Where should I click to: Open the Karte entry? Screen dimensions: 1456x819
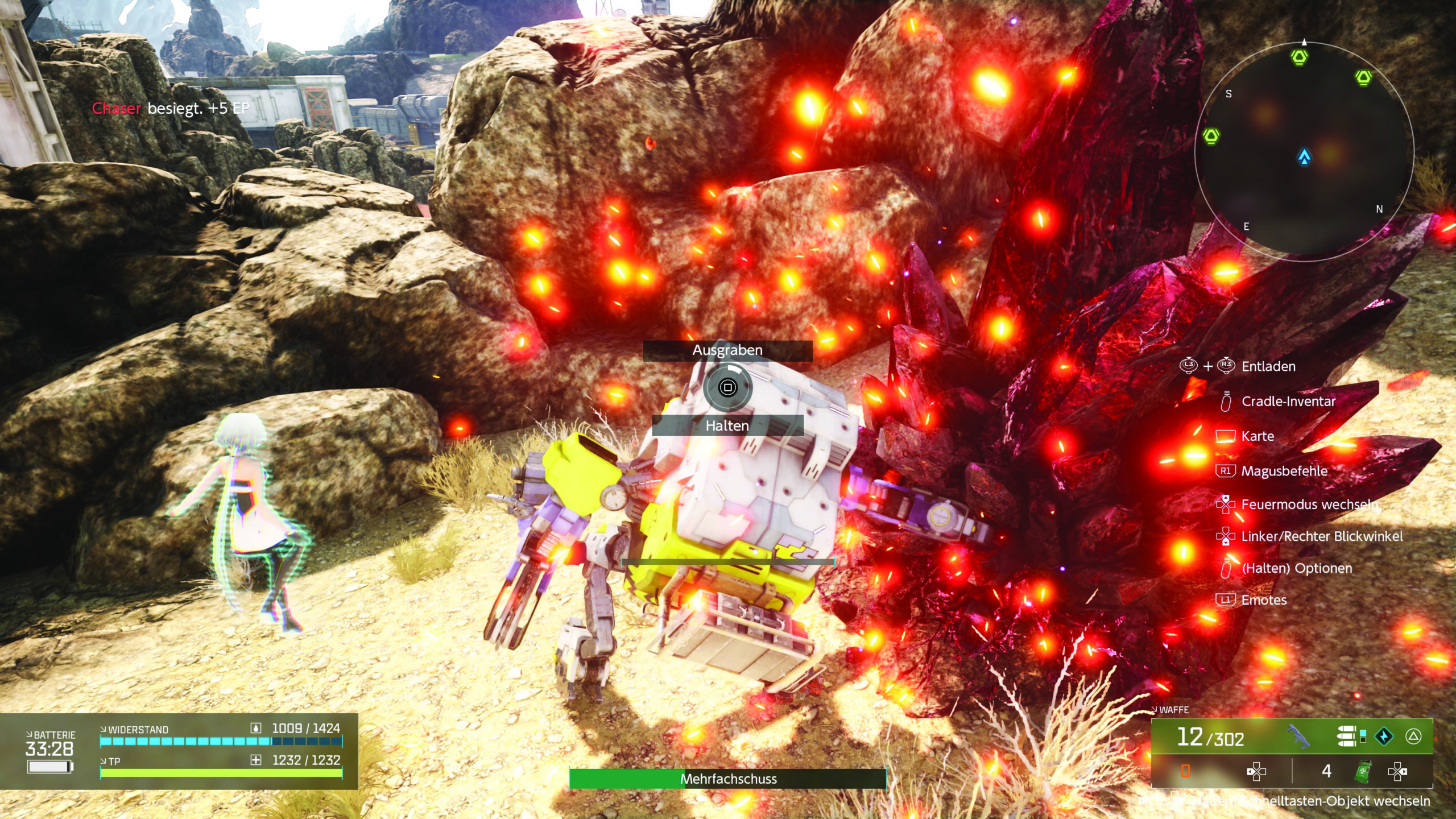[x=1258, y=436]
